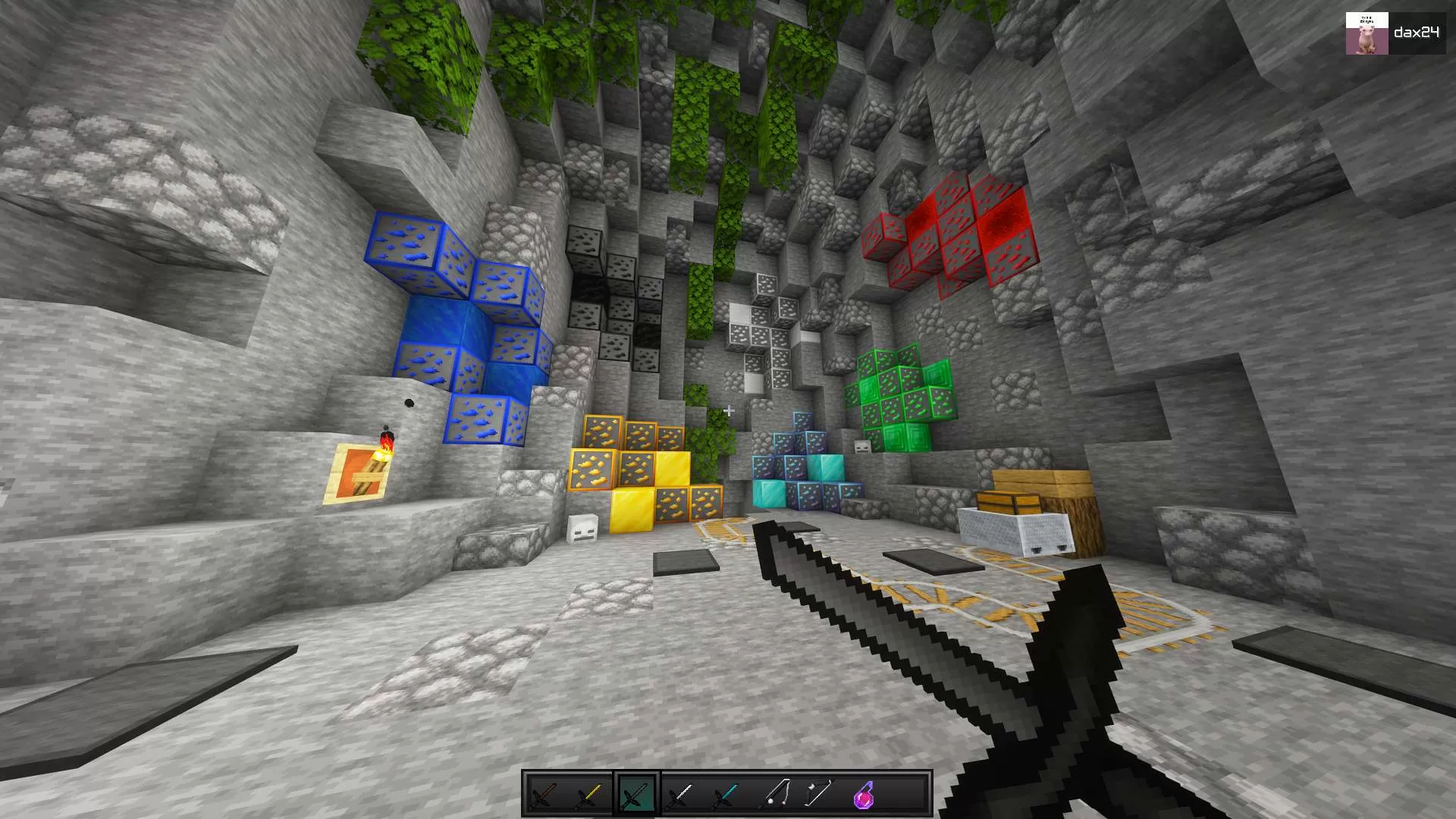1456x819 pixels.
Task: Click the dax24 username label
Action: (1419, 32)
